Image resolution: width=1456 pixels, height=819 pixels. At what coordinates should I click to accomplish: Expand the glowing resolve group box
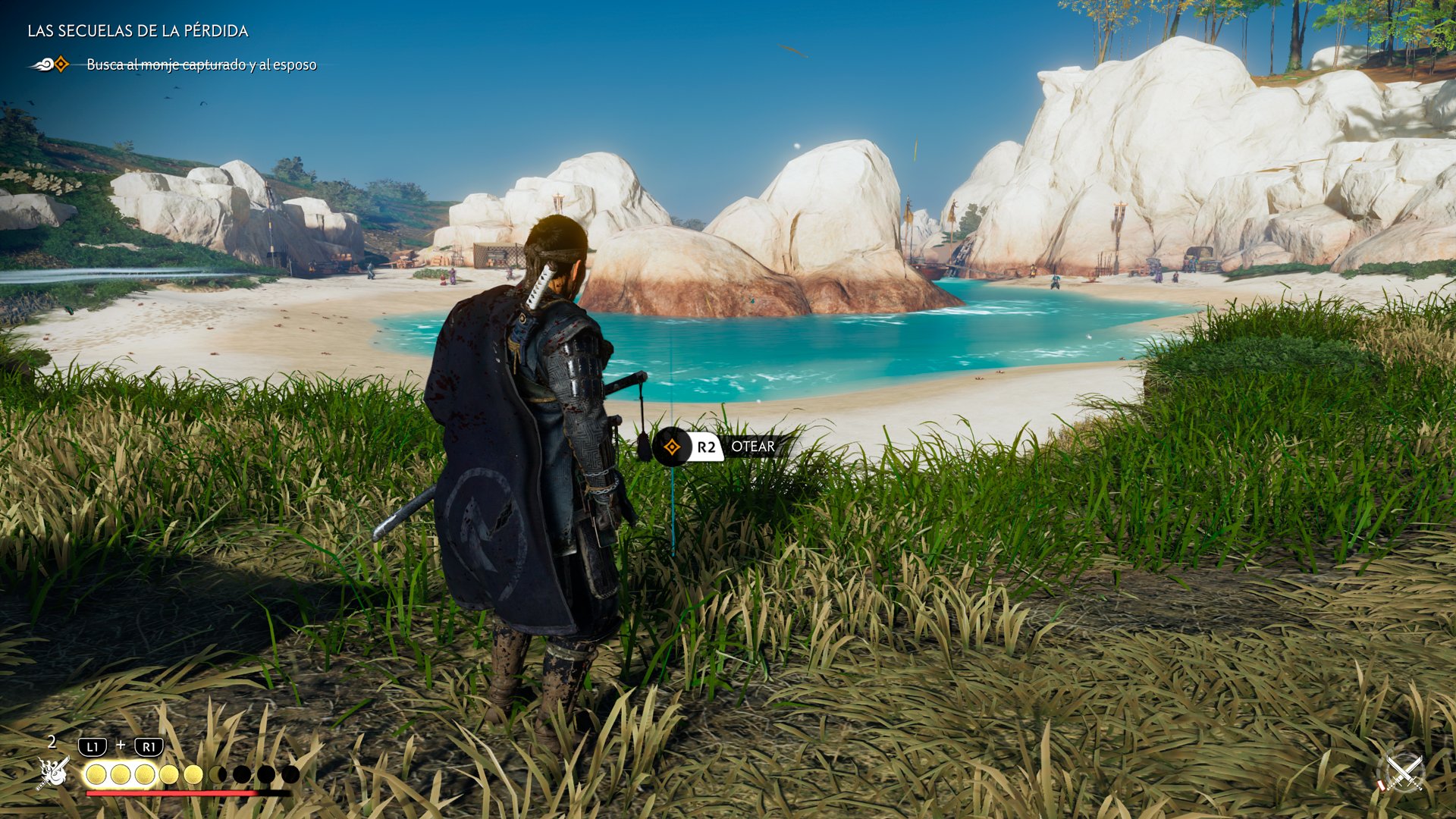click(x=121, y=773)
